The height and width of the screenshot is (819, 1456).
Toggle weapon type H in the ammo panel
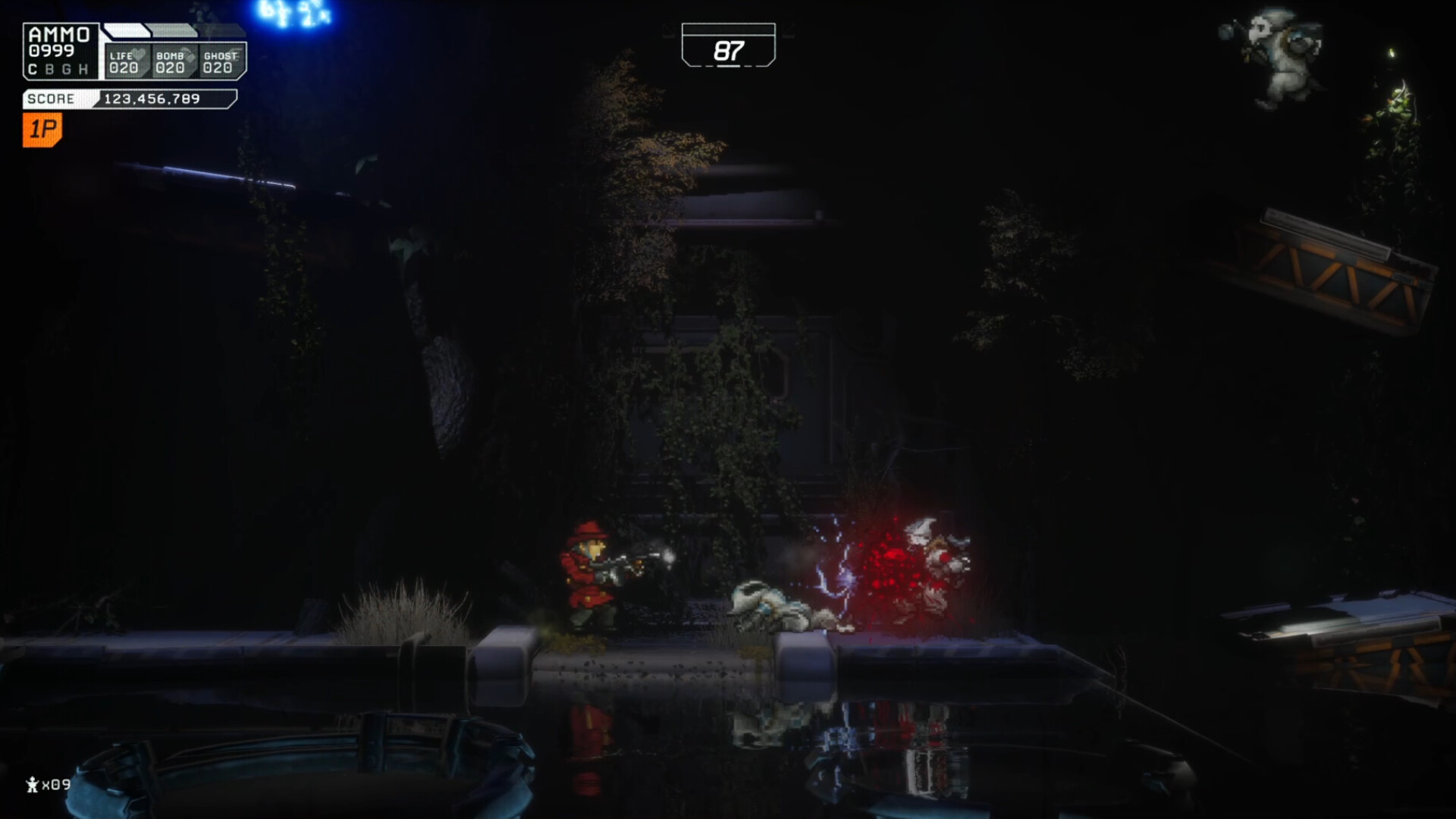[83, 69]
